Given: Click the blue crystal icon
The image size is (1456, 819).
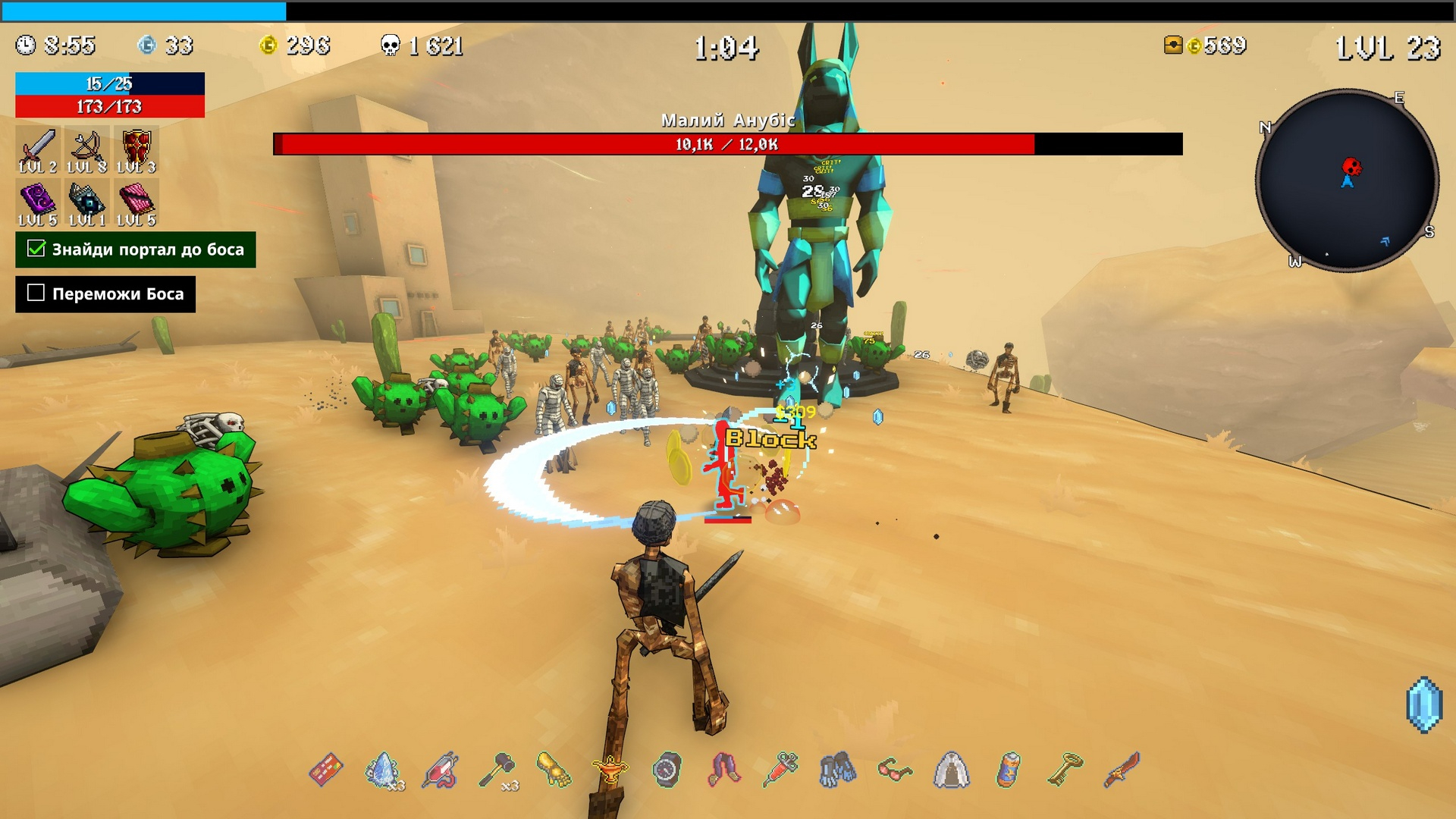Looking at the screenshot, I should [x=1423, y=704].
